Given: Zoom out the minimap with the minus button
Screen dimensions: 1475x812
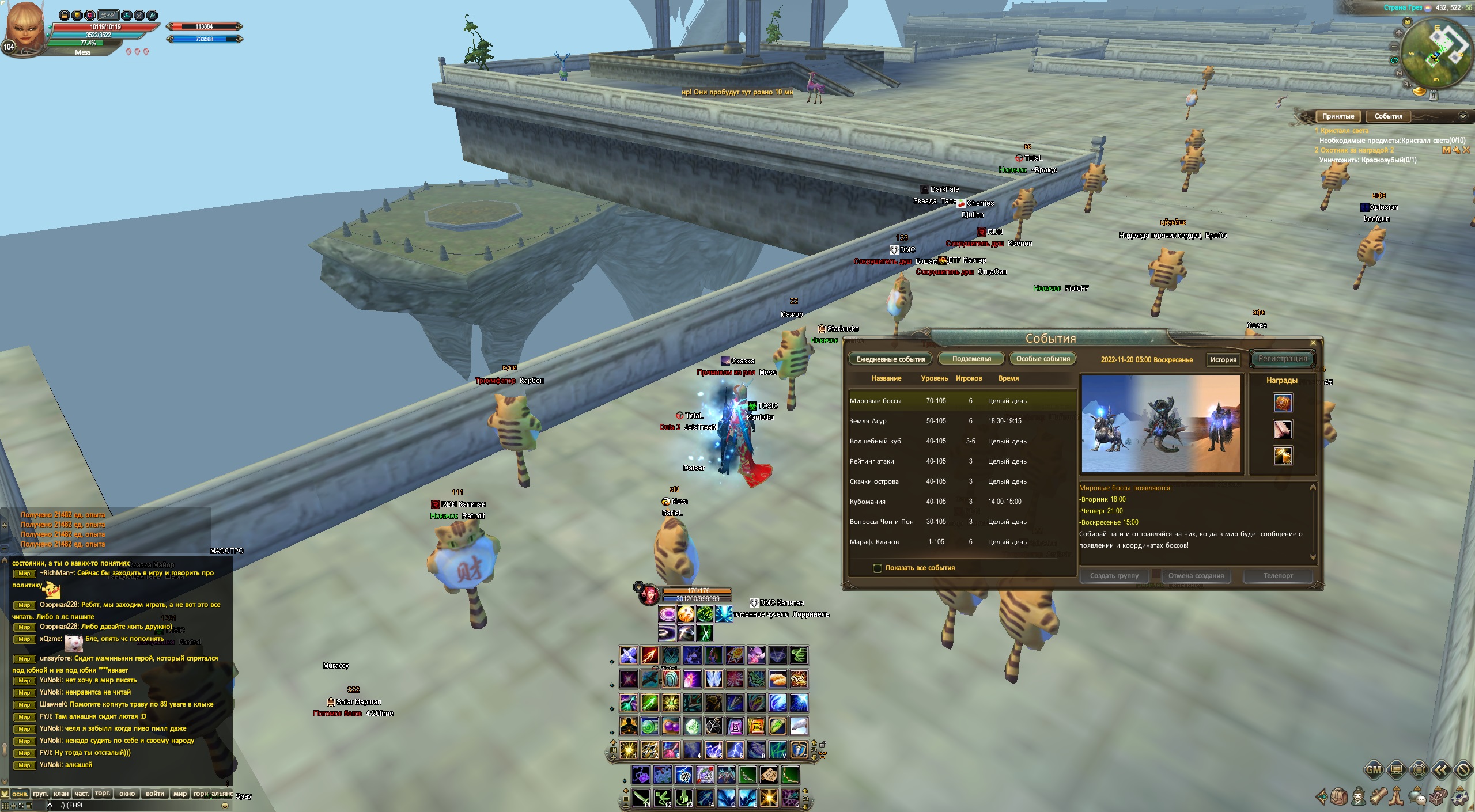Looking at the screenshot, I should 1394,47.
